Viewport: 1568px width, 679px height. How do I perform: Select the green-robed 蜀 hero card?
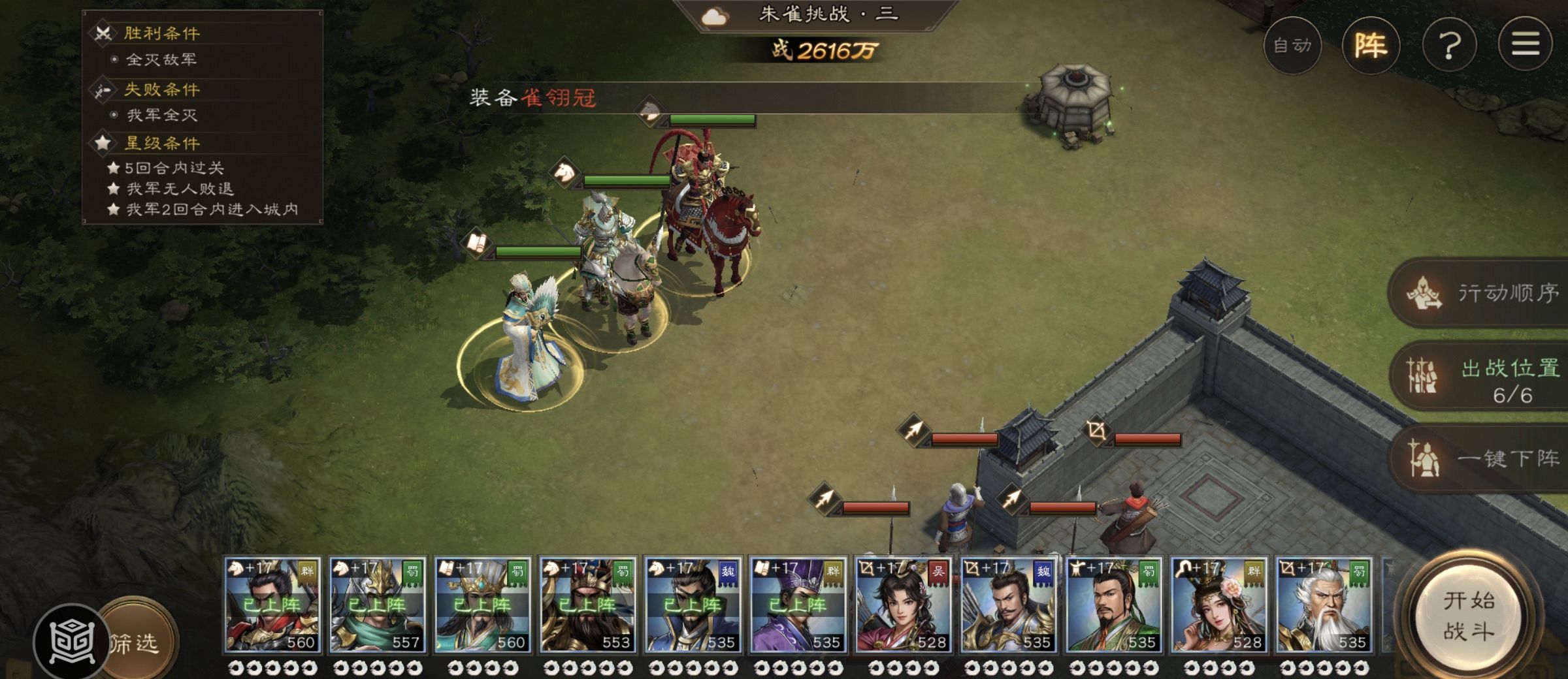[x=1114, y=605]
